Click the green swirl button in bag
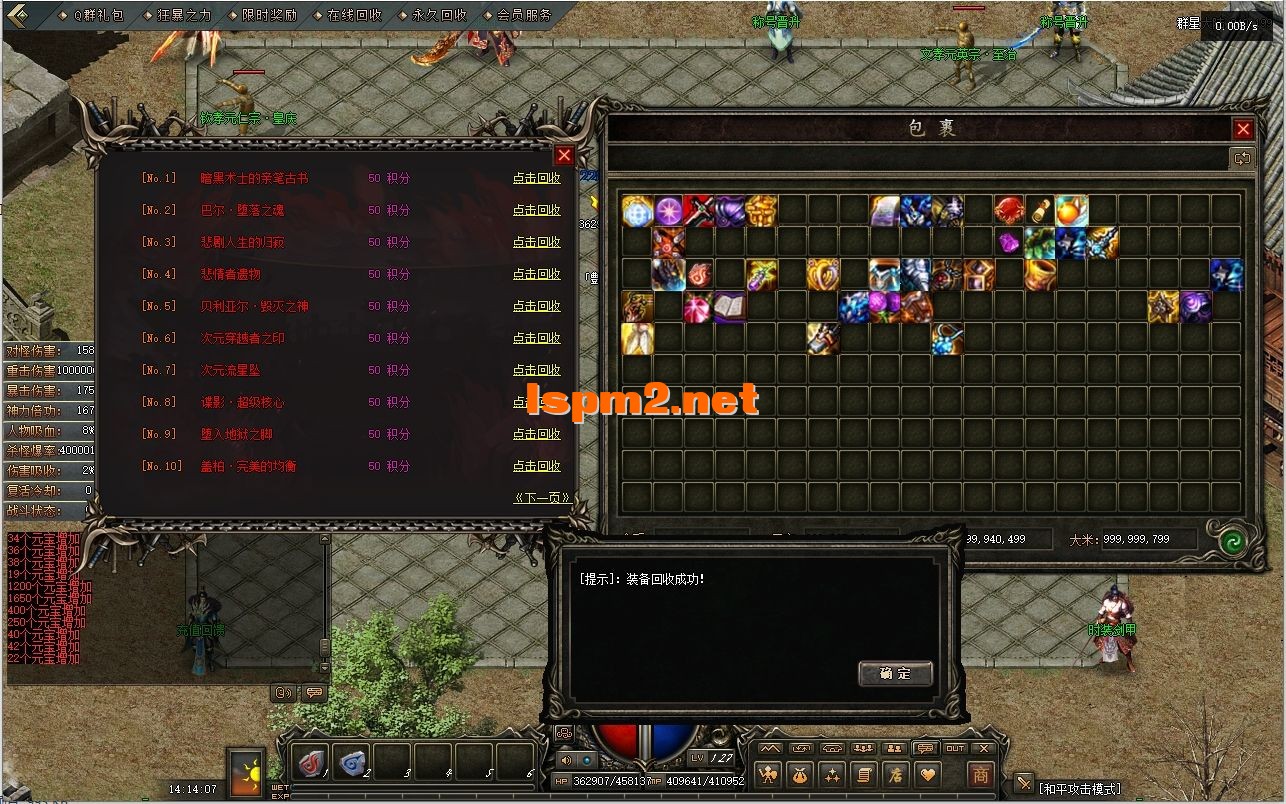 pos(1232,541)
